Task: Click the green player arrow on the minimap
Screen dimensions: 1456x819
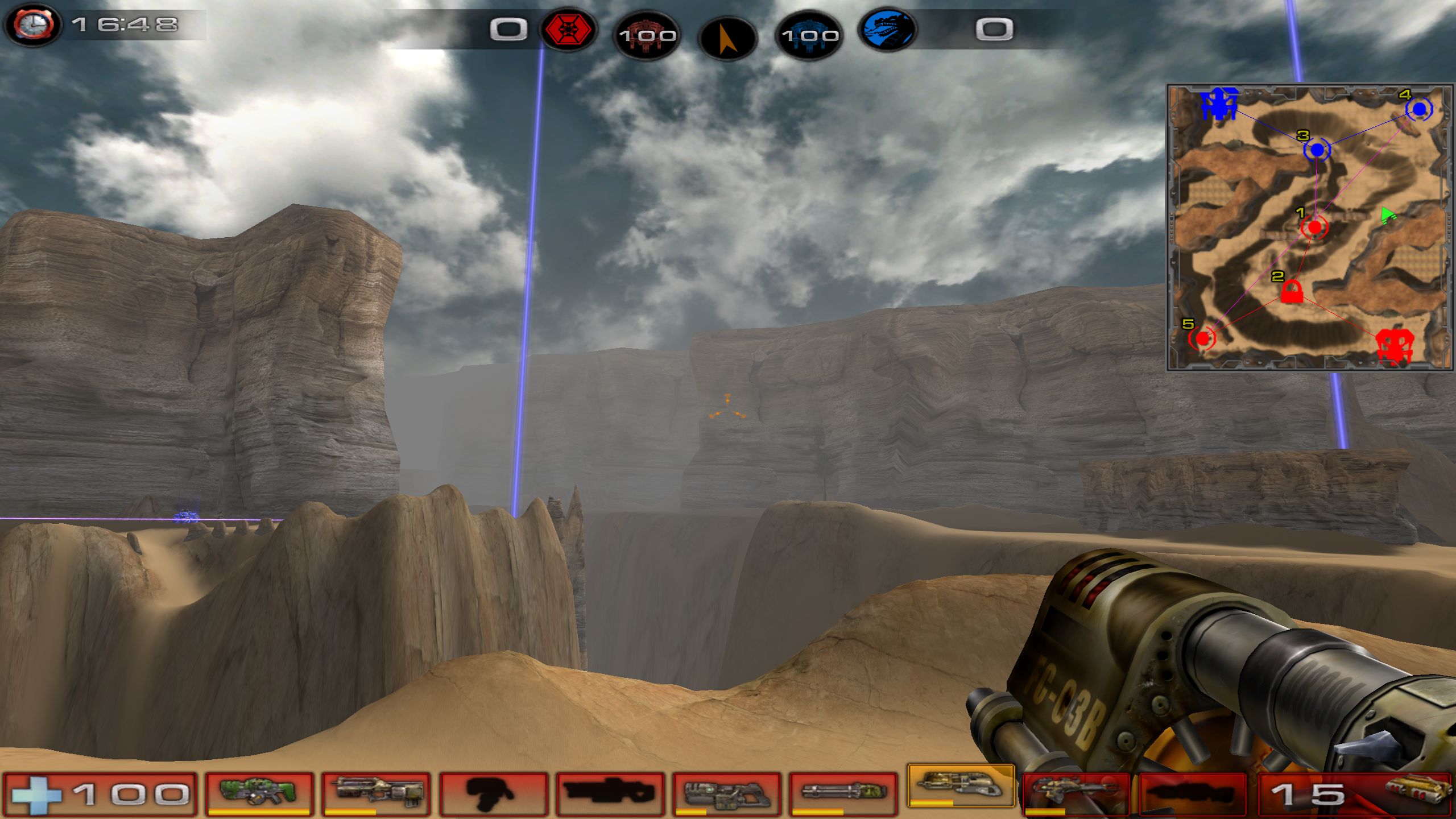Action: (x=1387, y=215)
